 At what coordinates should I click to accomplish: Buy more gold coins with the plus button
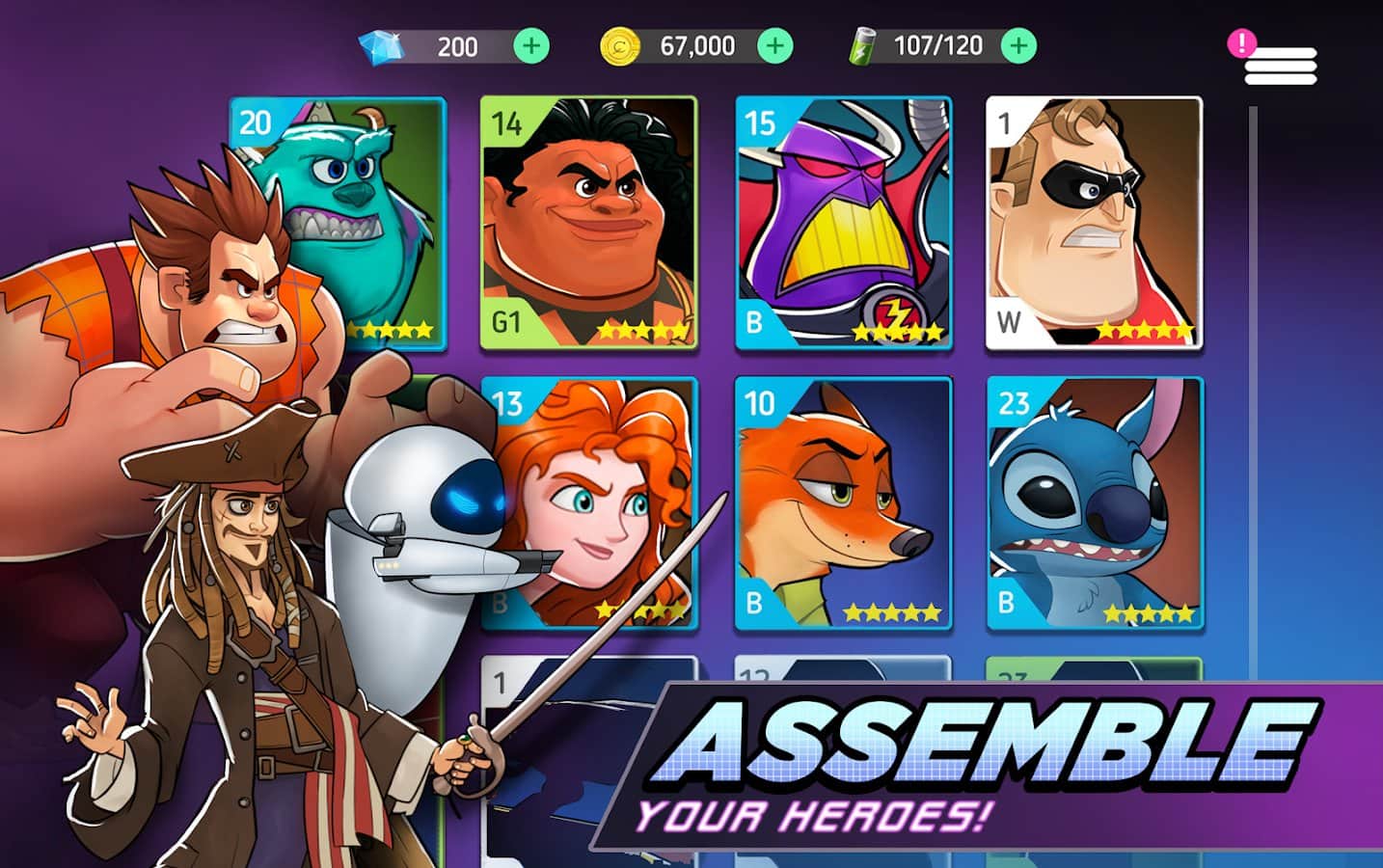775,45
